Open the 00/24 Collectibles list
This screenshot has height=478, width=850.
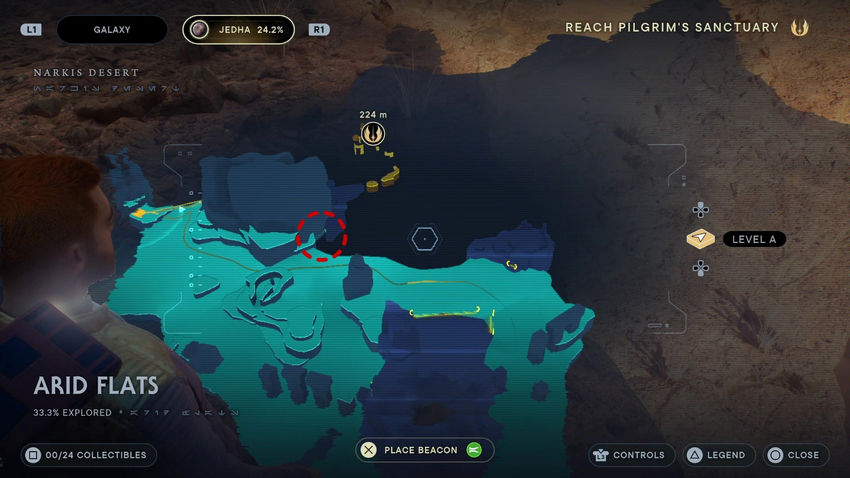(89, 455)
